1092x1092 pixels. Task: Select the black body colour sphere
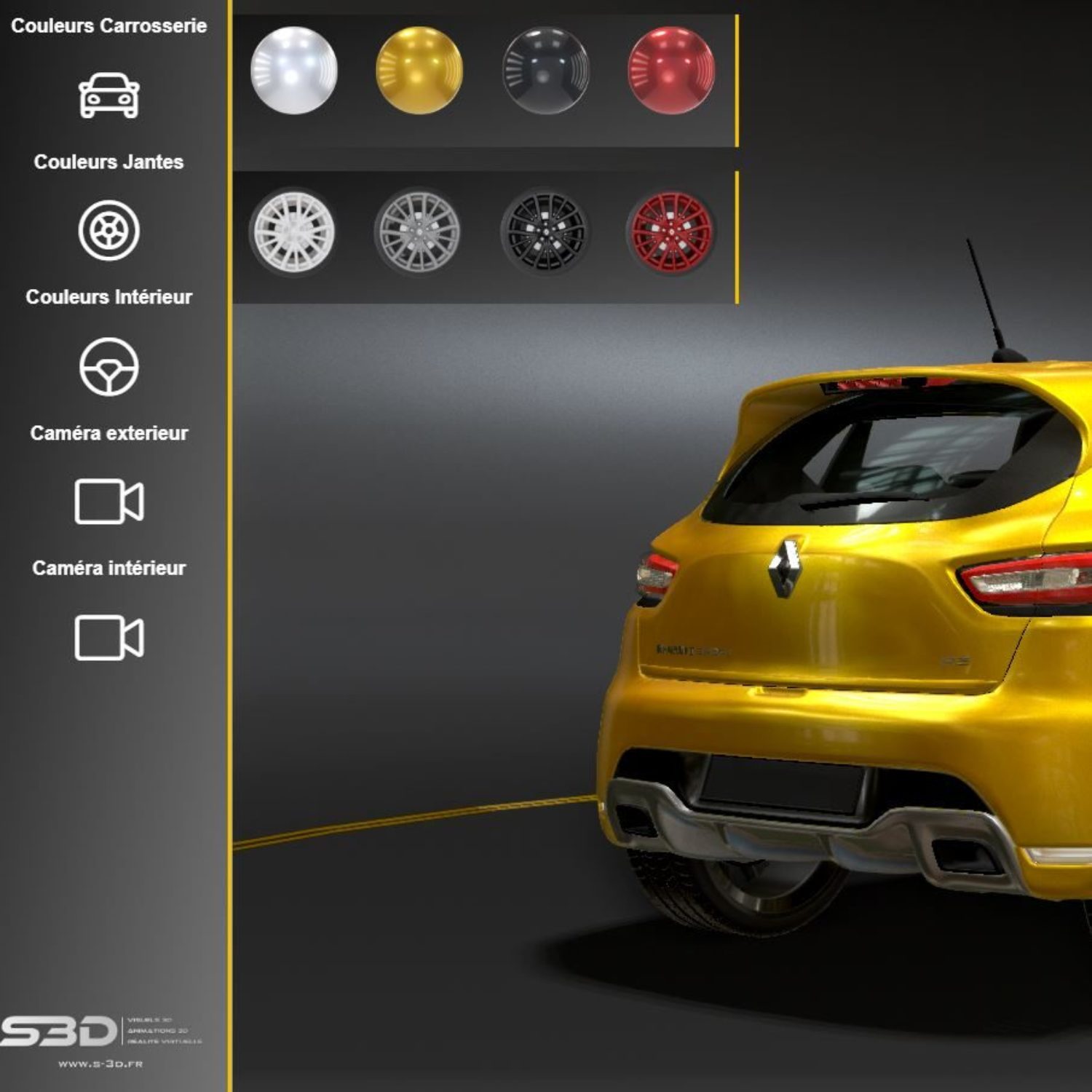click(x=545, y=71)
